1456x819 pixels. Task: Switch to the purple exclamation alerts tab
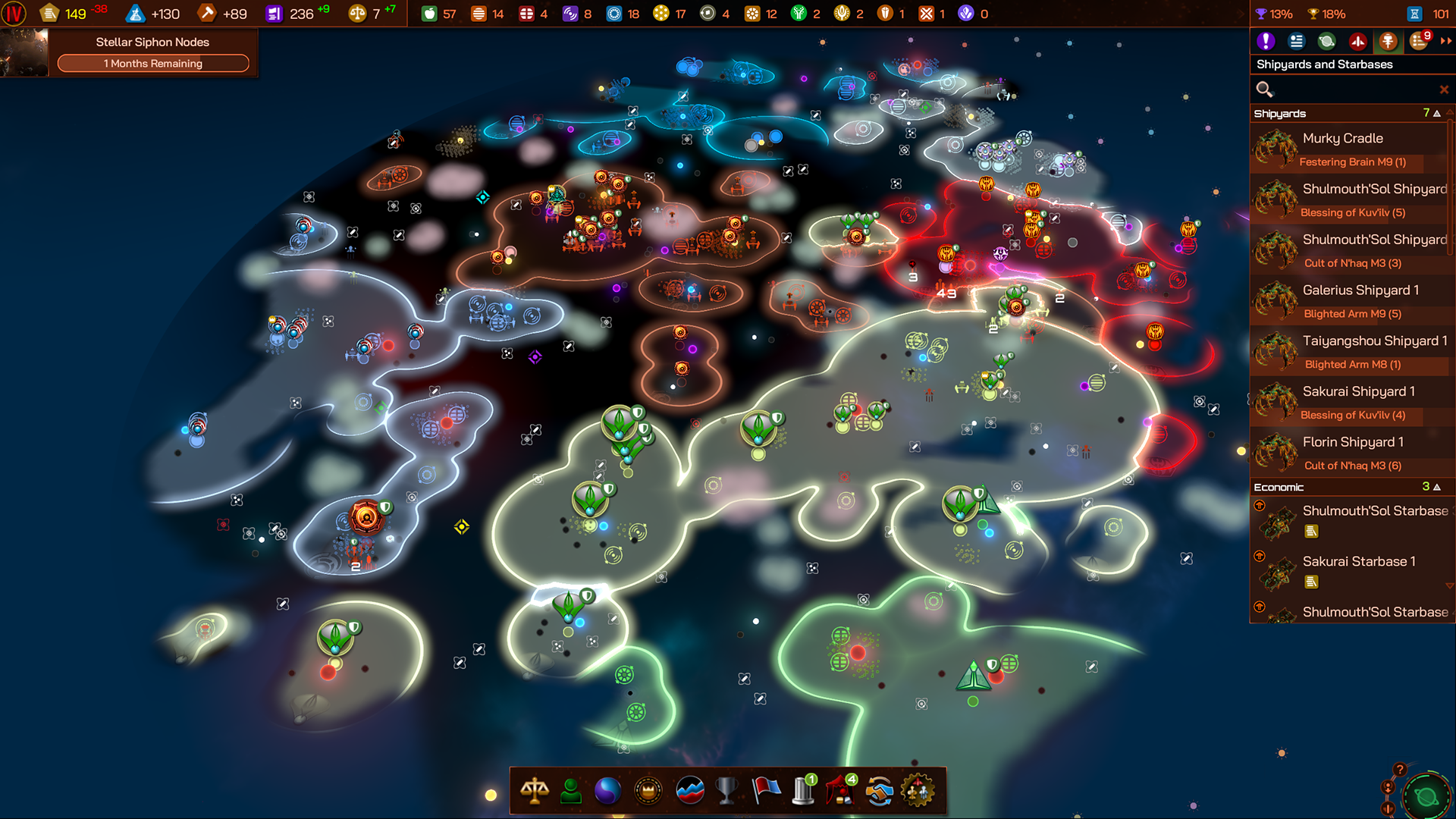click(1265, 42)
